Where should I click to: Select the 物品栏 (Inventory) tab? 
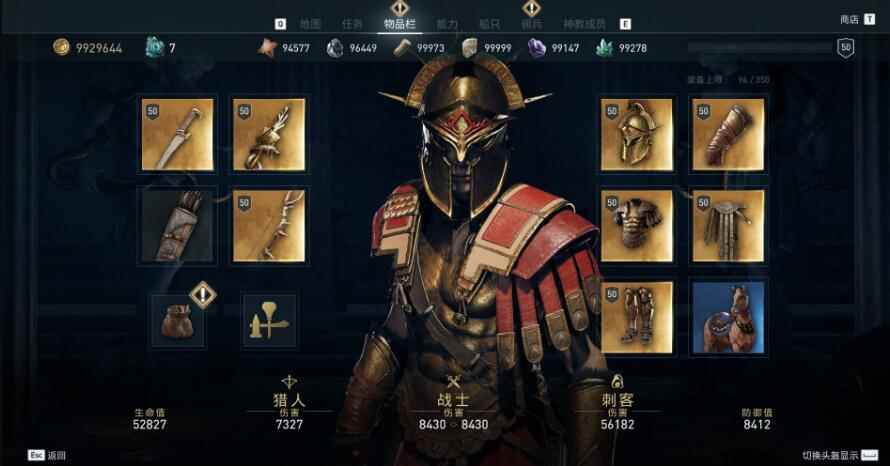click(x=400, y=24)
